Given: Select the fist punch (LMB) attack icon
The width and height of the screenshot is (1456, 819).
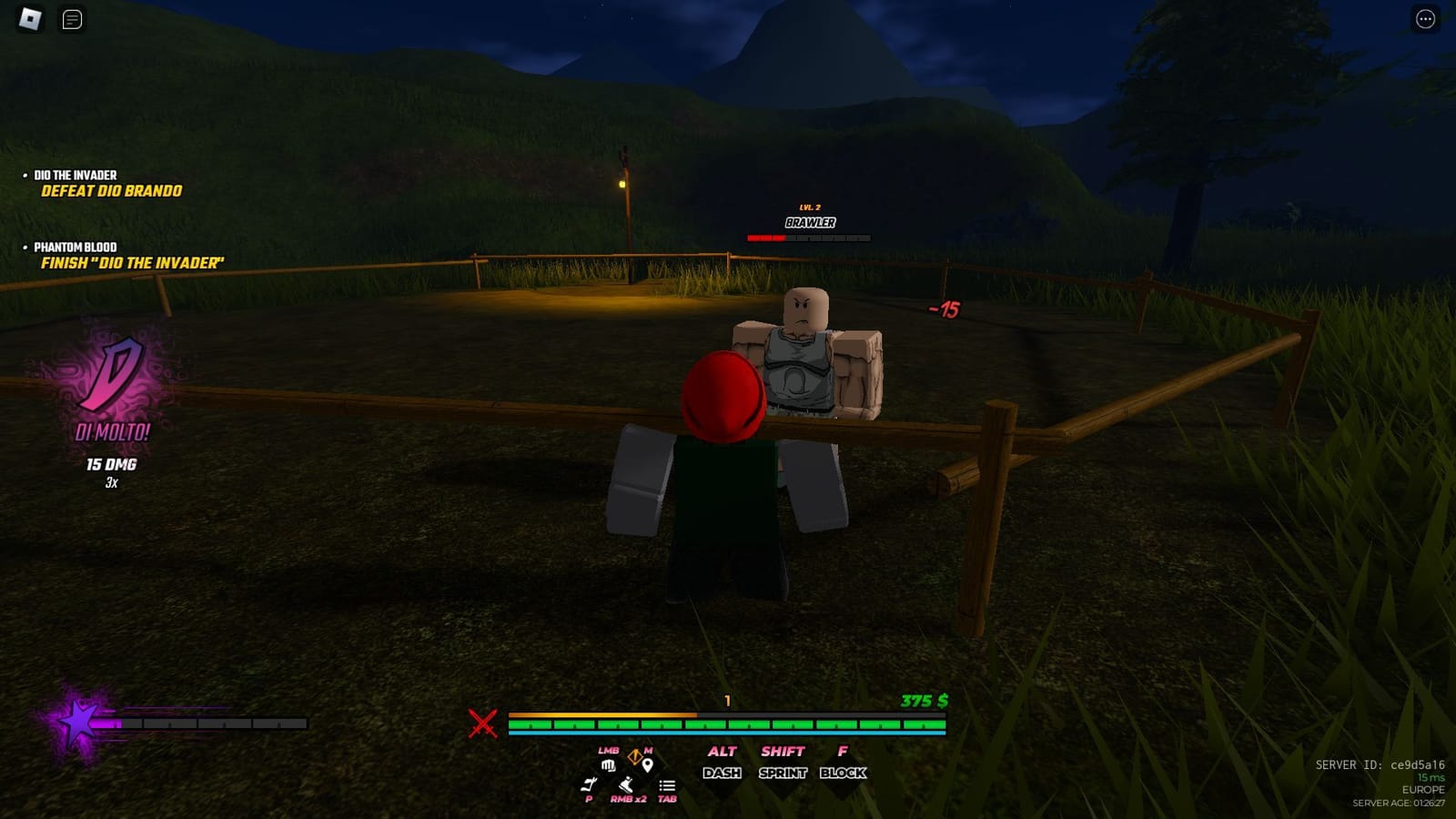Looking at the screenshot, I should (609, 766).
